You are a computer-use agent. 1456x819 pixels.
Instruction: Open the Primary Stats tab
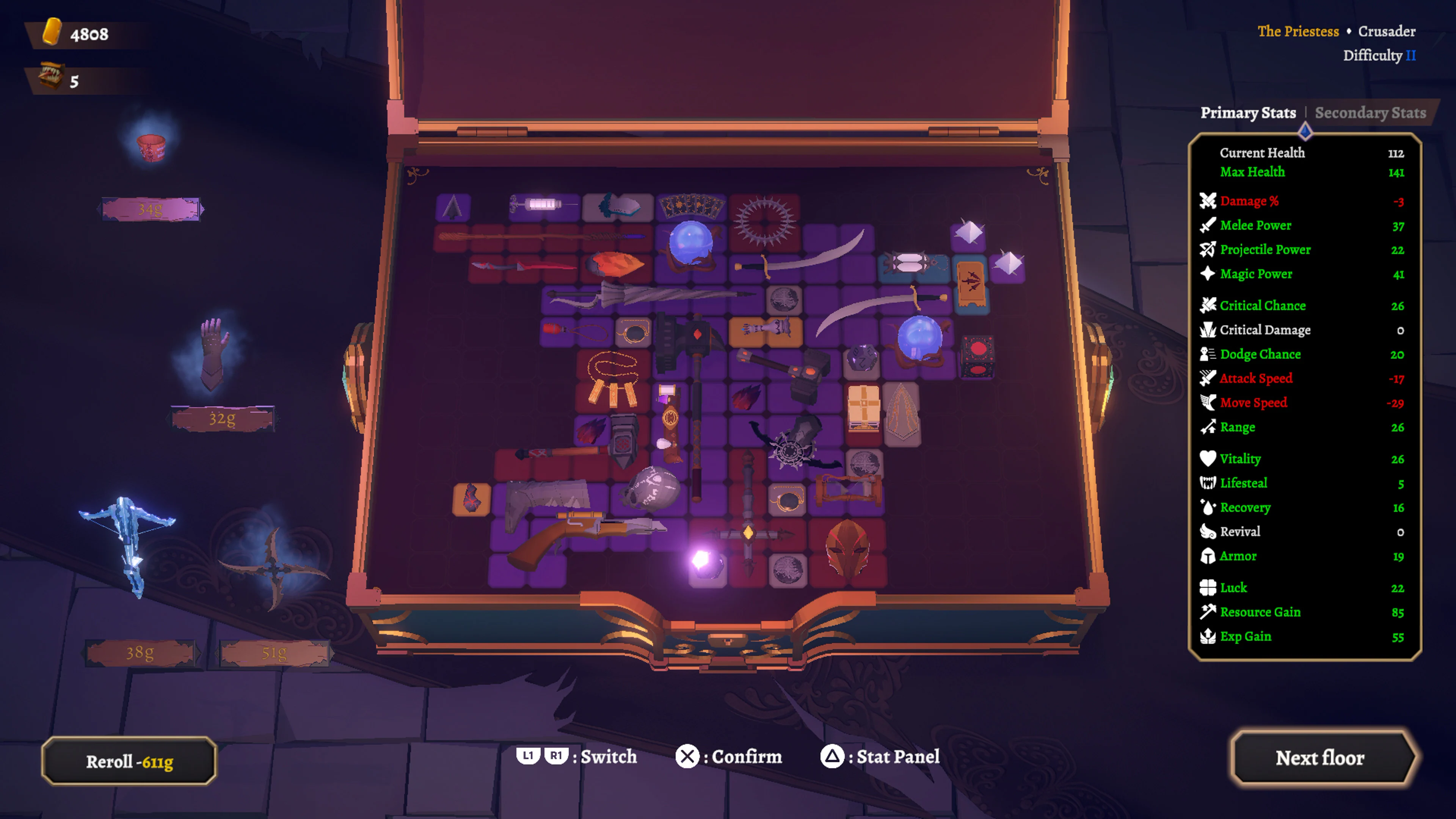pyautogui.click(x=1249, y=113)
